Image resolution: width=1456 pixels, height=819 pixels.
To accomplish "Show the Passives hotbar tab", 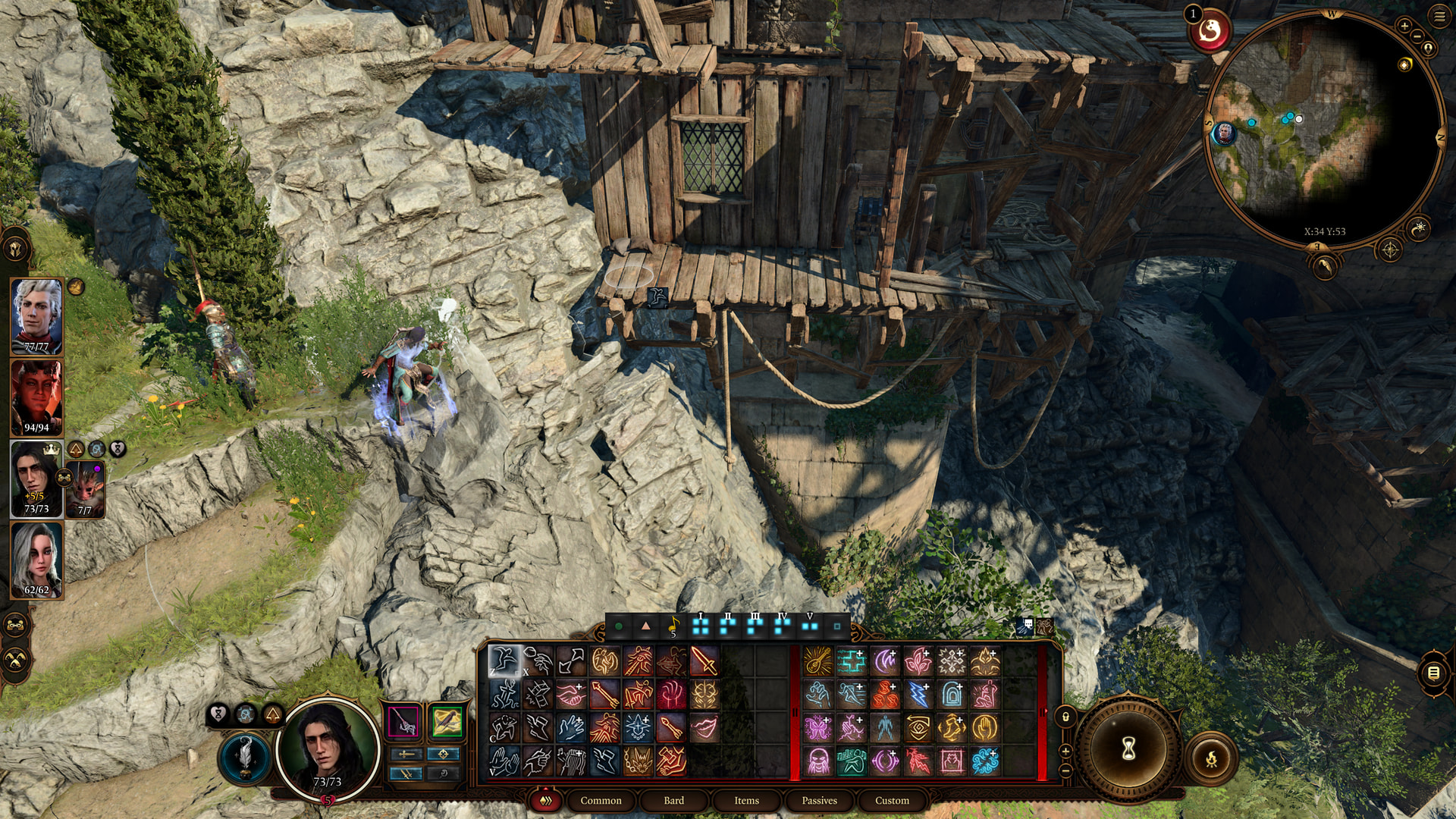I will tap(819, 800).
